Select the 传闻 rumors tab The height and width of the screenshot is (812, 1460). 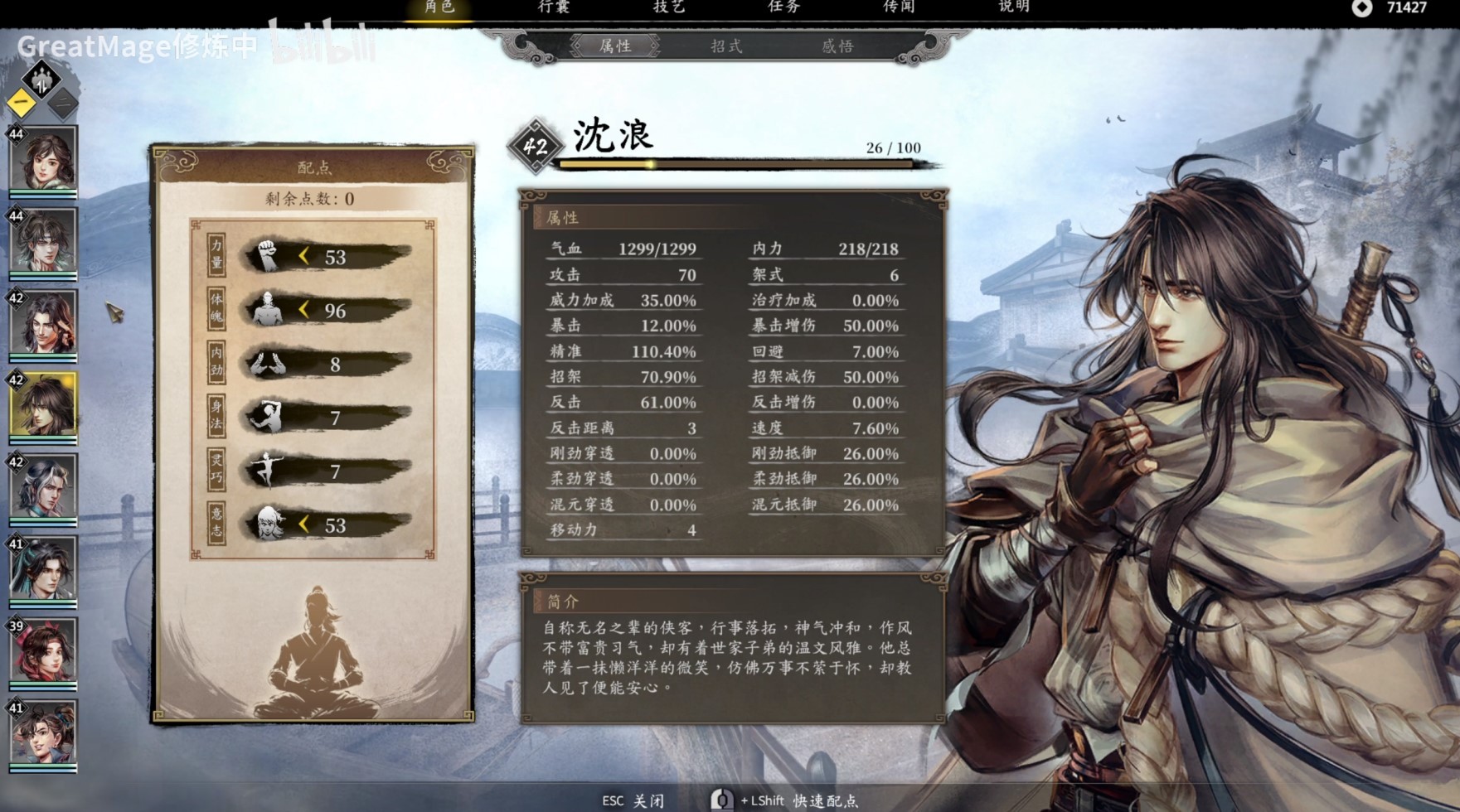click(x=899, y=7)
